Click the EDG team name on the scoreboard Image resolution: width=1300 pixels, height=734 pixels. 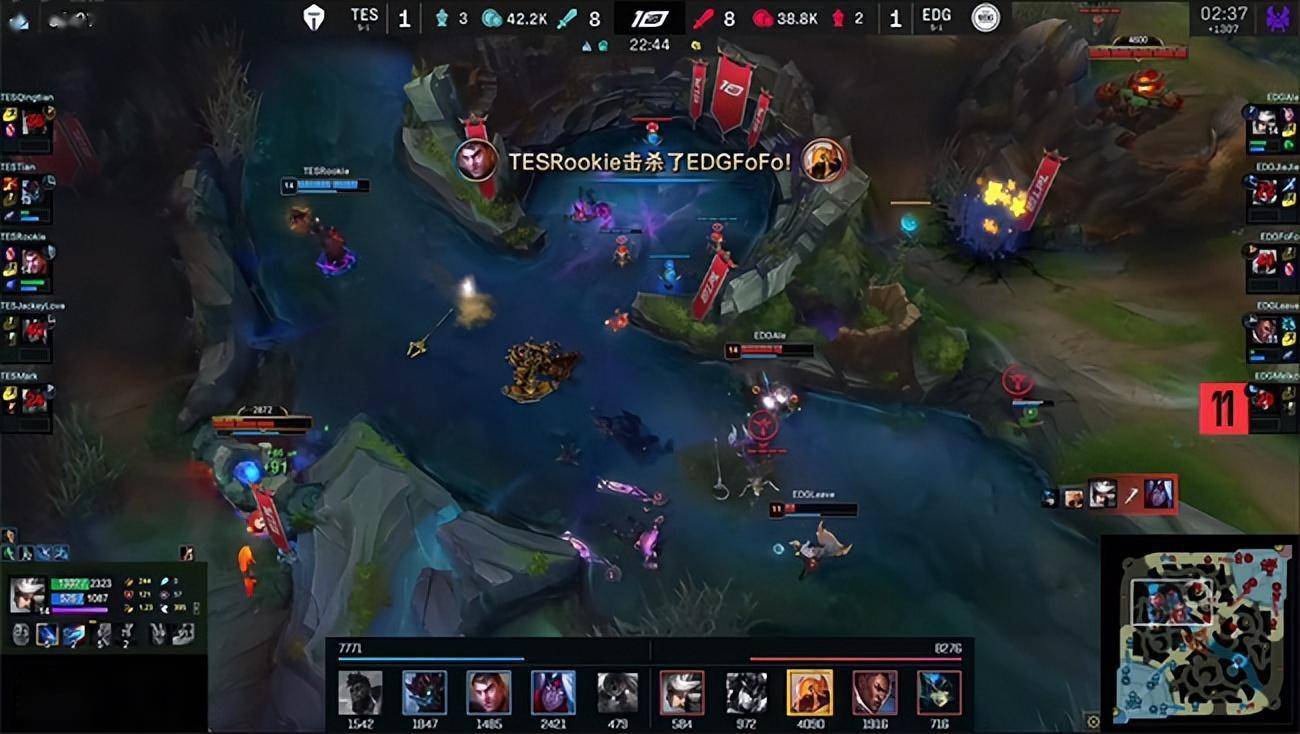click(936, 17)
